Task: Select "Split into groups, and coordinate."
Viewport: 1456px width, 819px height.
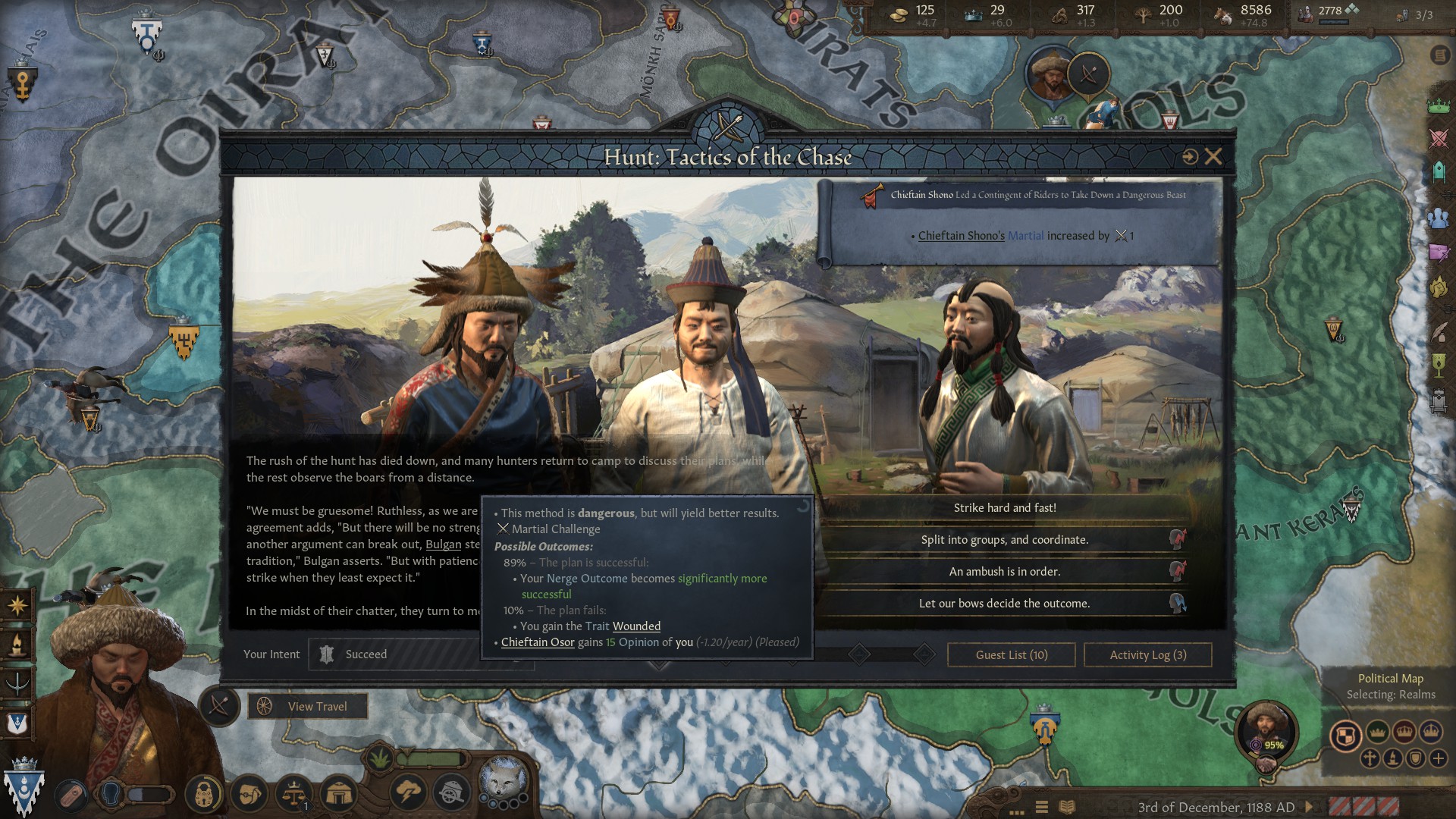Action: (1004, 540)
